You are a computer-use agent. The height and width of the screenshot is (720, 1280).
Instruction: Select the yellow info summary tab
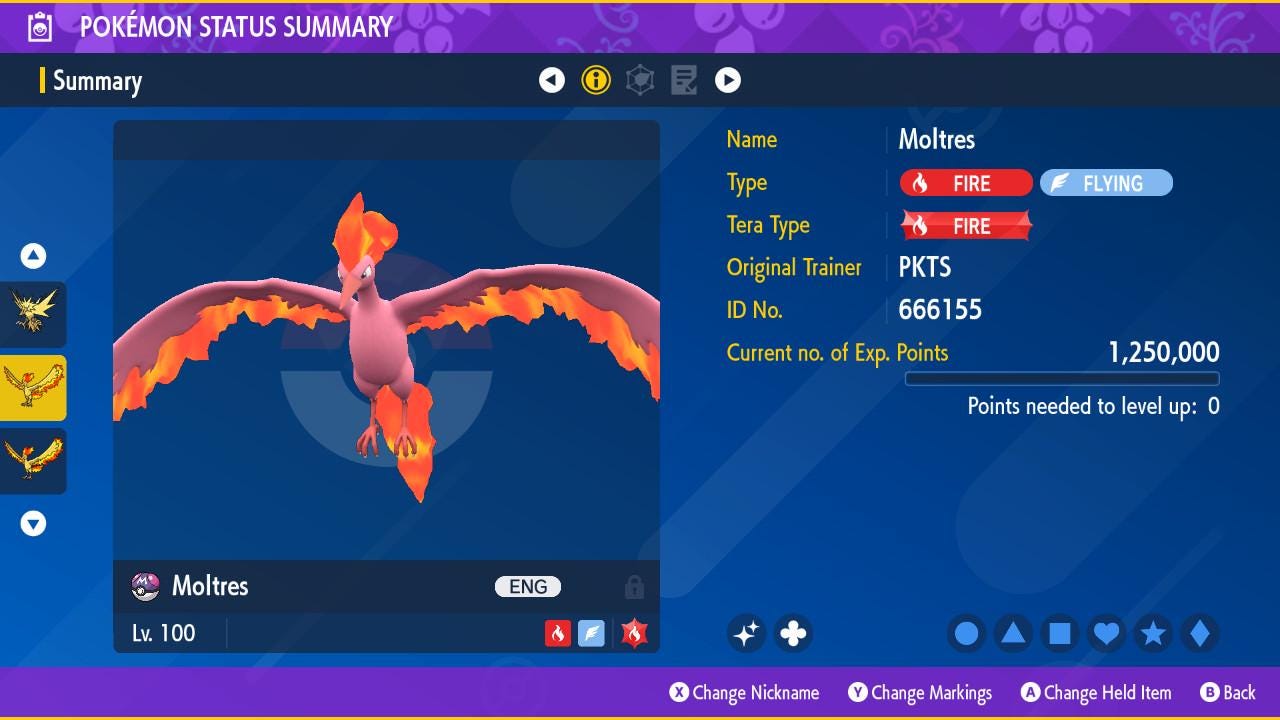(x=596, y=80)
